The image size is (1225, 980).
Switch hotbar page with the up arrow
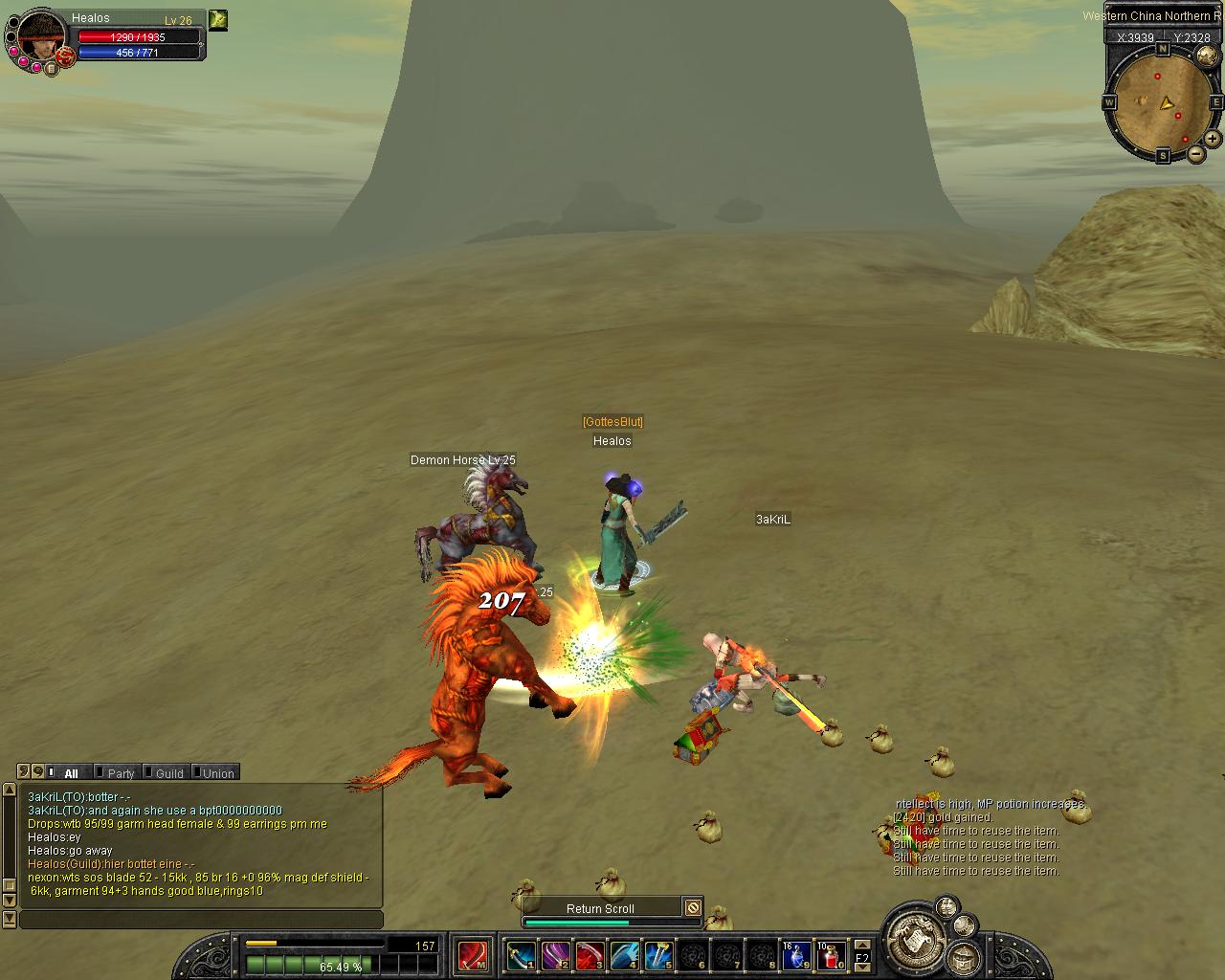(862, 946)
